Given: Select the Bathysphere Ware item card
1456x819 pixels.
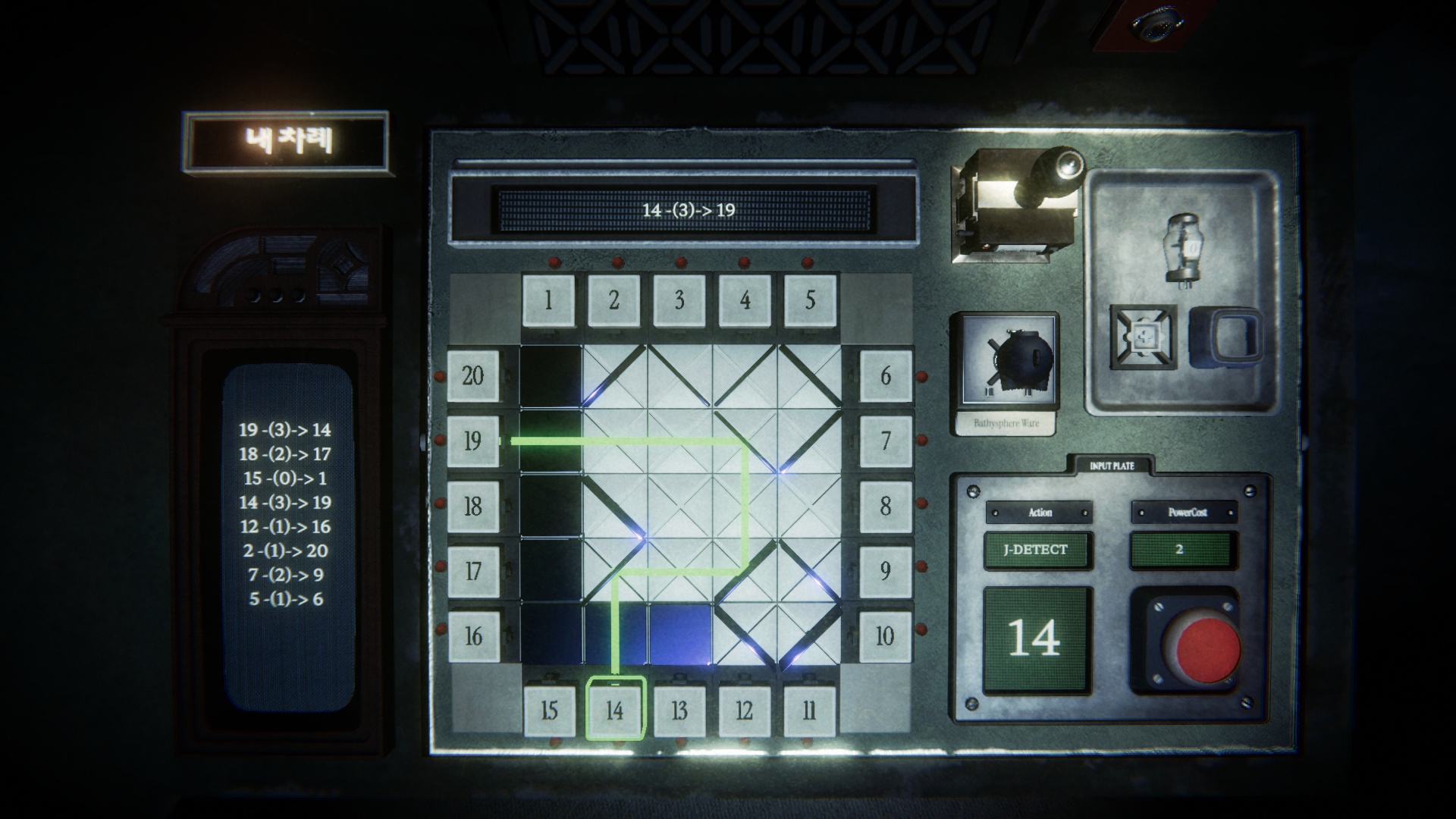Looking at the screenshot, I should 1006,375.
